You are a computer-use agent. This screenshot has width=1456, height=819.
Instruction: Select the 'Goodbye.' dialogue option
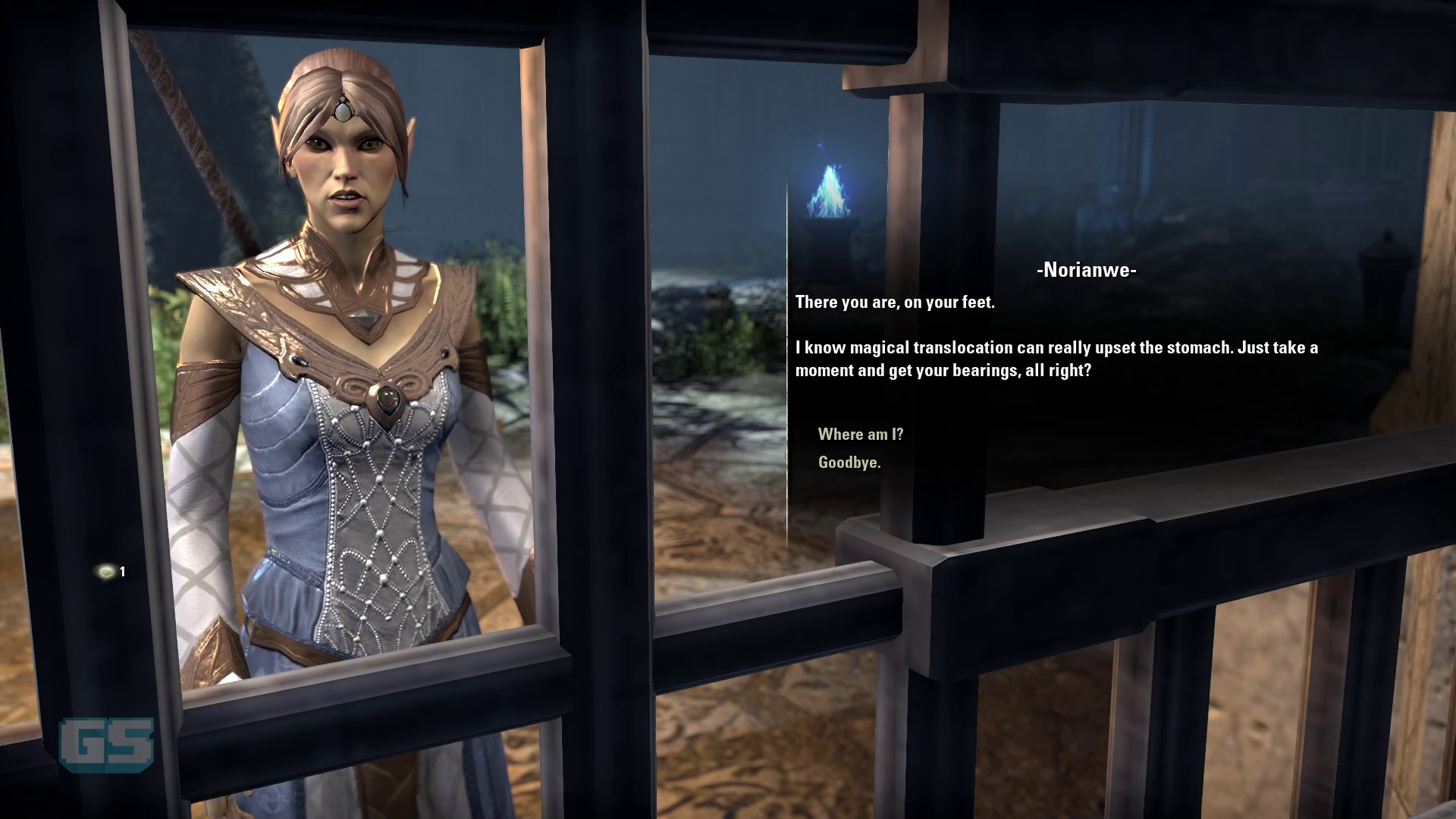pyautogui.click(x=849, y=462)
